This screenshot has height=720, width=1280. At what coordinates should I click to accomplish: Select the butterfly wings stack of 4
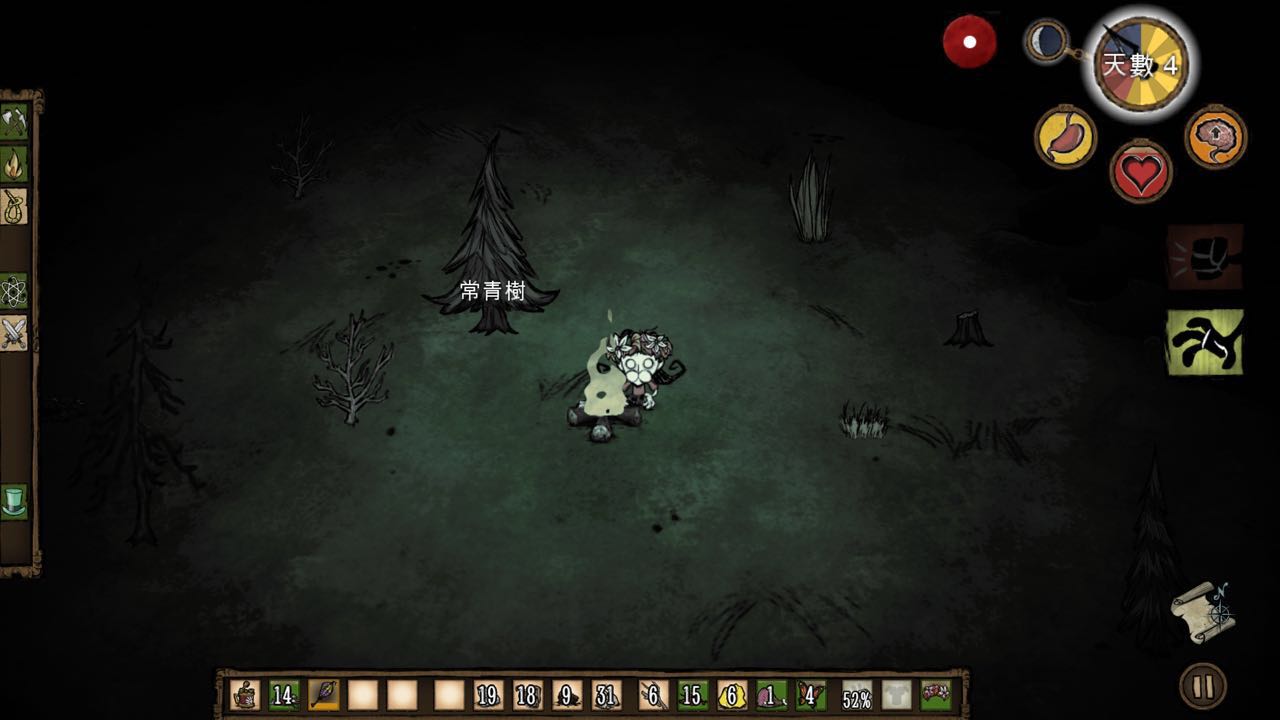click(811, 695)
